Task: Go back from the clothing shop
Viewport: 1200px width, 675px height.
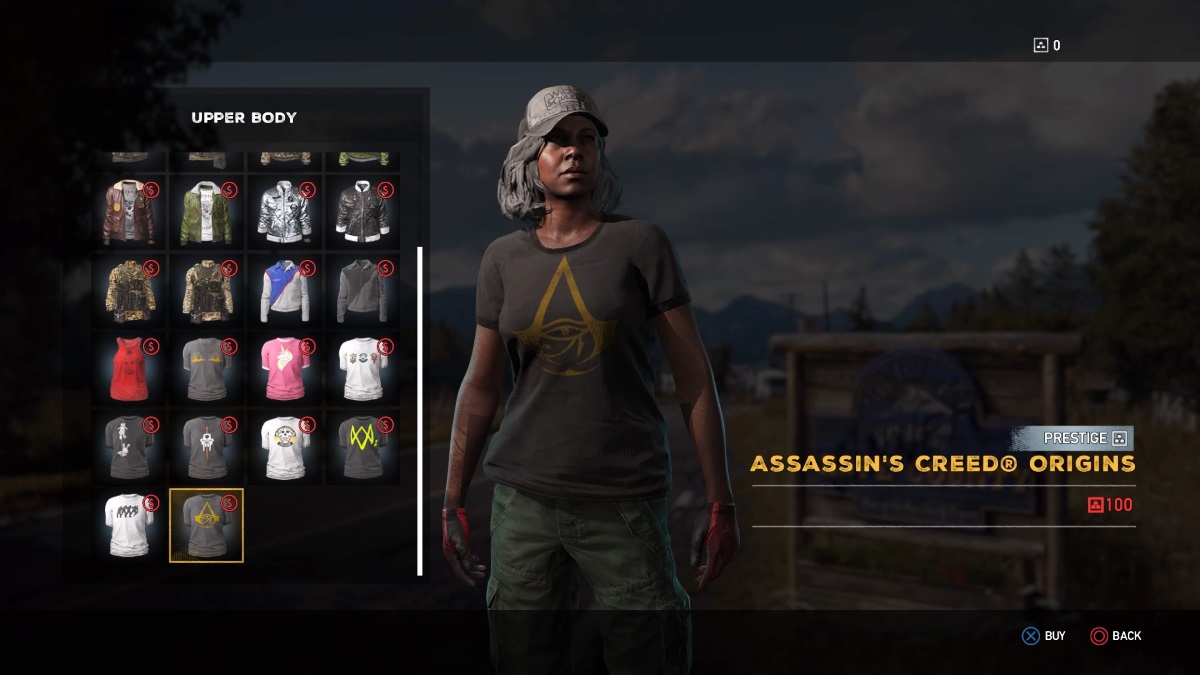Action: [1115, 636]
